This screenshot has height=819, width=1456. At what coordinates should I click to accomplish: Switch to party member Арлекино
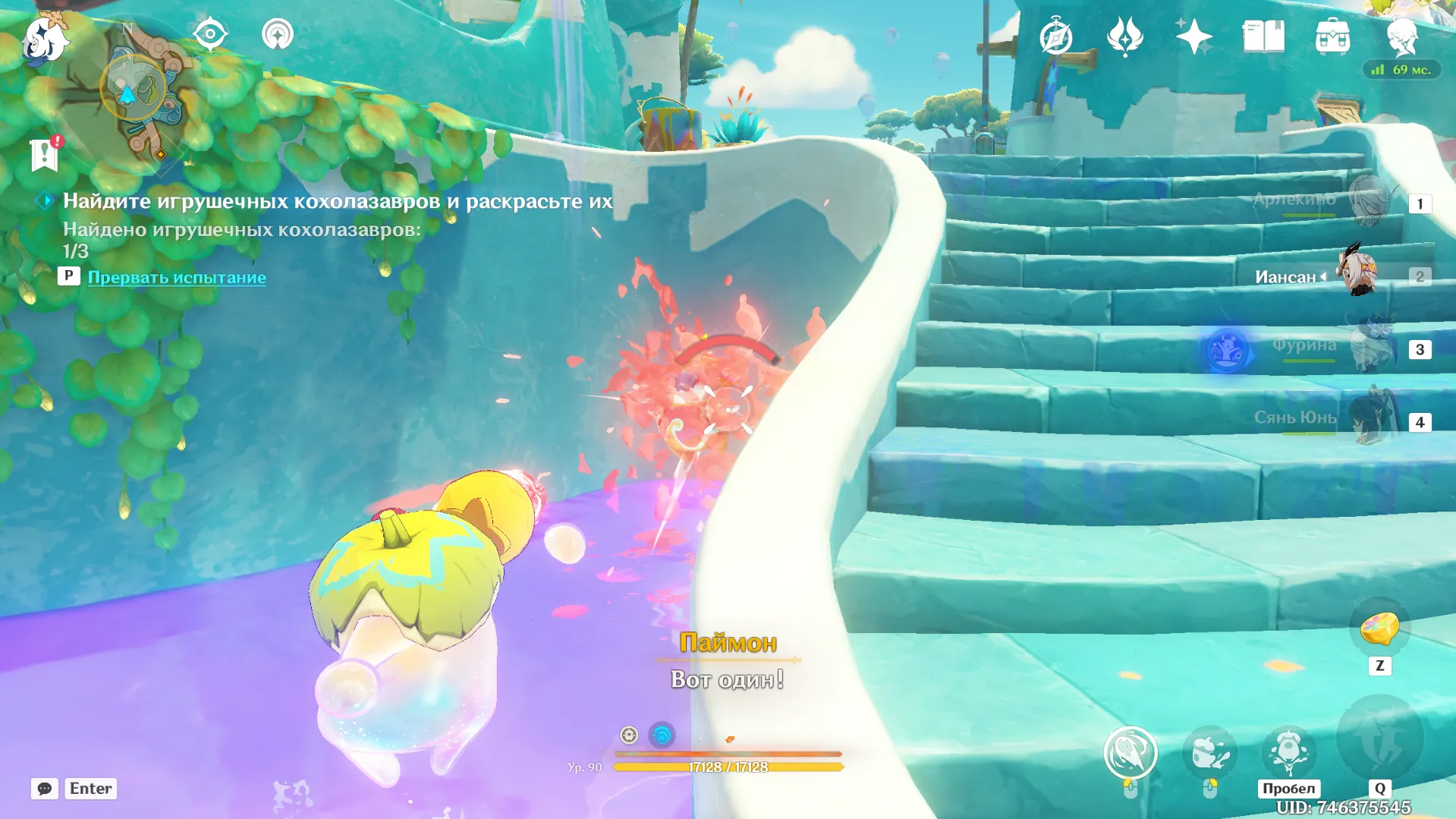click(1372, 201)
